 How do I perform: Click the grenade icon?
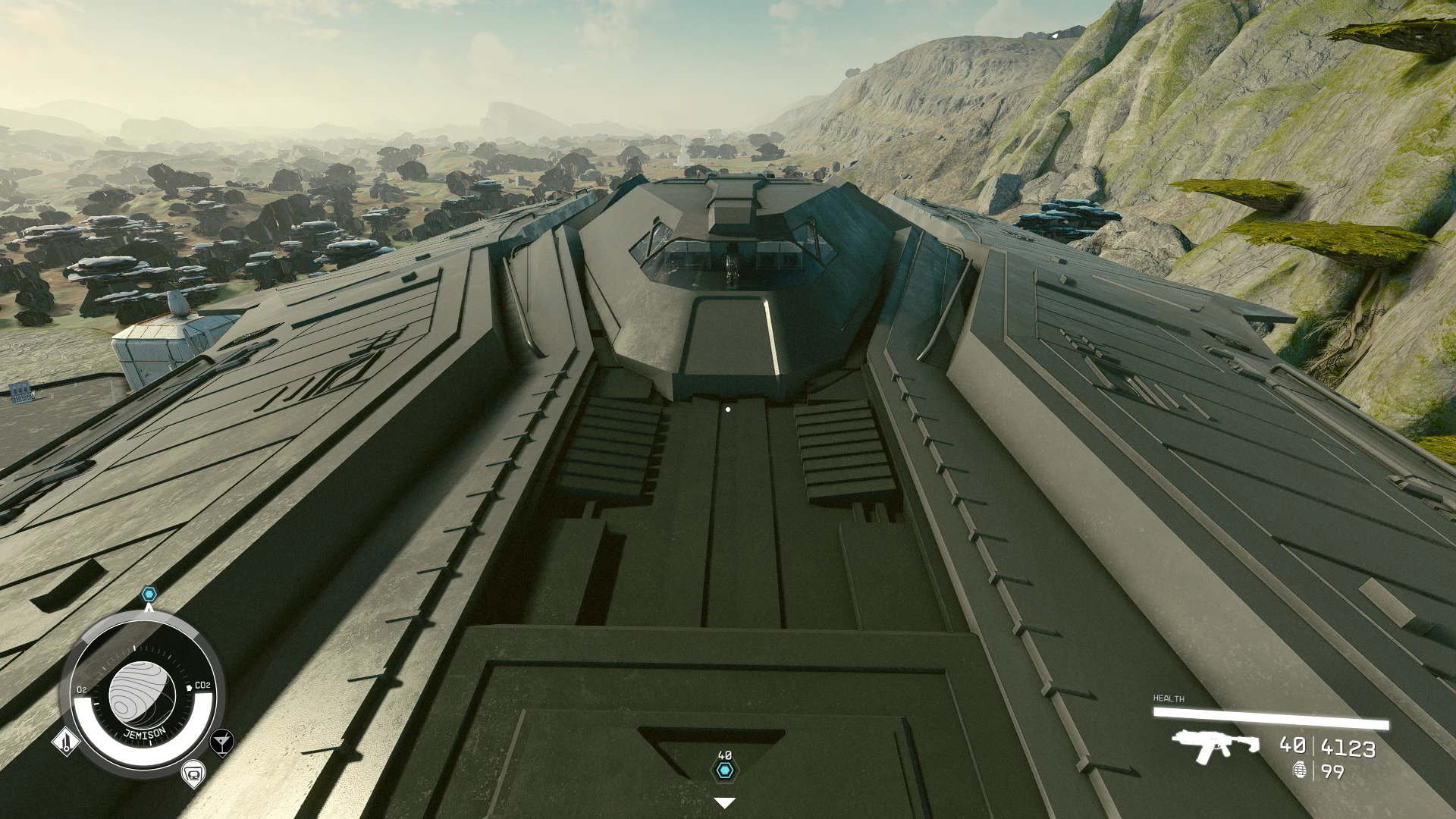tap(1300, 770)
